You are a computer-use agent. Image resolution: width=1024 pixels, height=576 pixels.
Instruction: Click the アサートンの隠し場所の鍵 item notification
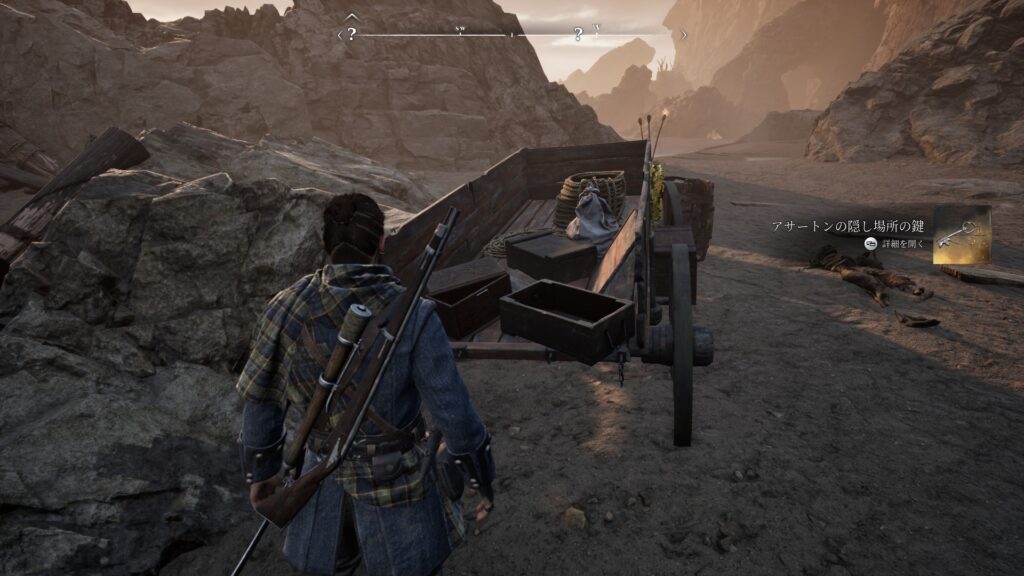click(x=851, y=227)
